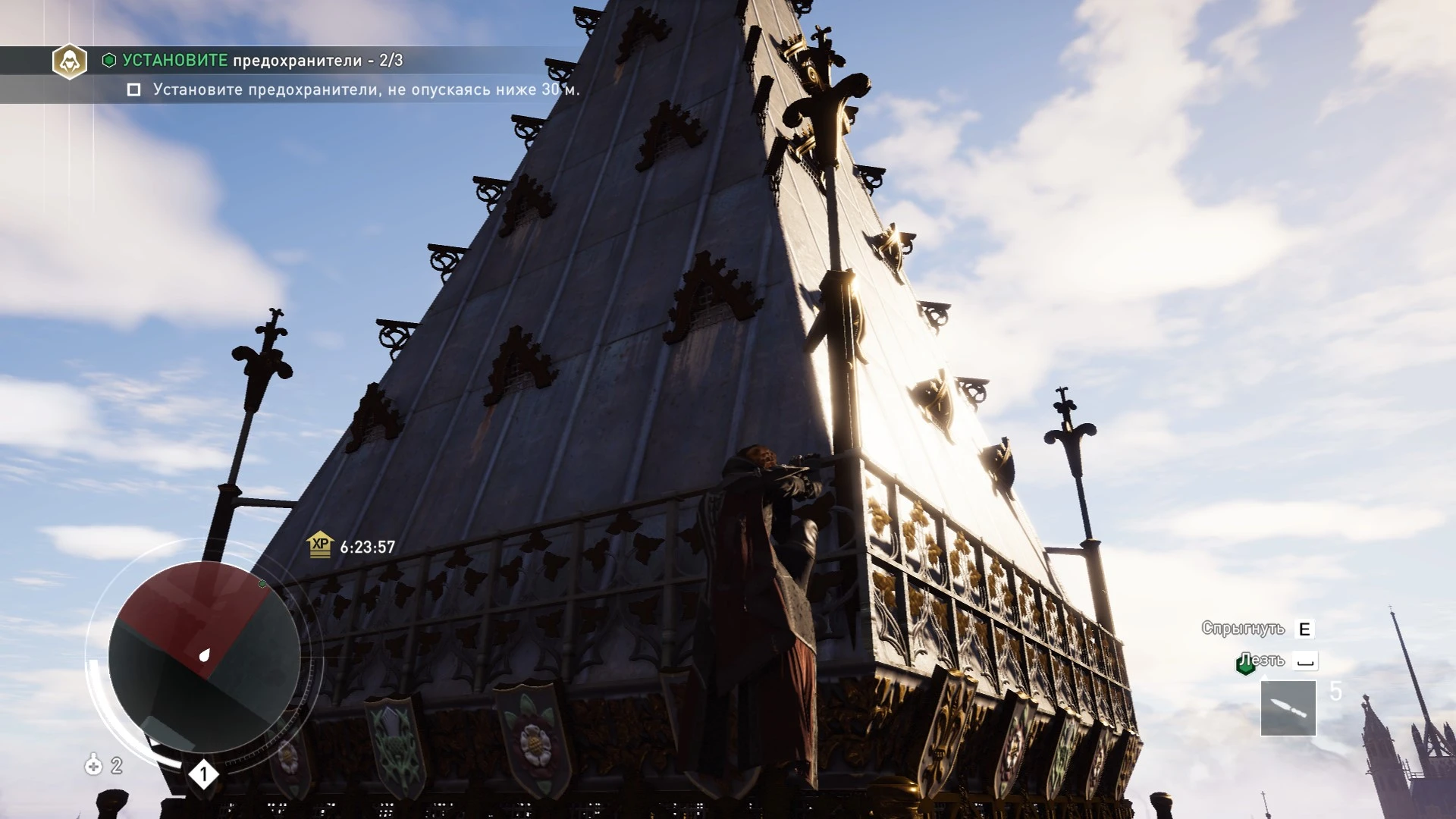Viewport: 1456px width, 819px height.
Task: Tick the checkbox before the 30 м sub-objective
Action: click(x=133, y=90)
